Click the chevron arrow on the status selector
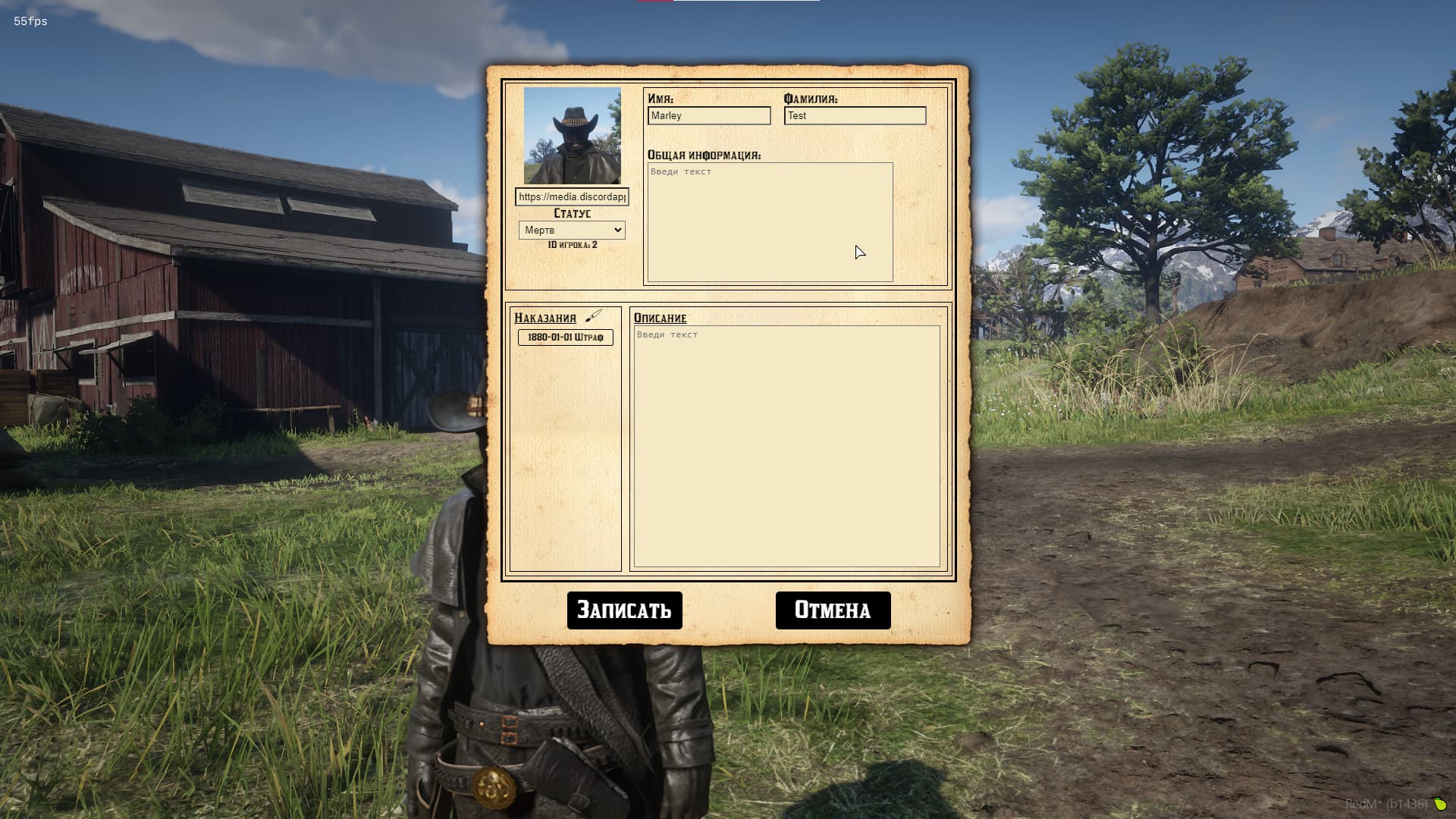Viewport: 1456px width, 819px height. tap(617, 230)
